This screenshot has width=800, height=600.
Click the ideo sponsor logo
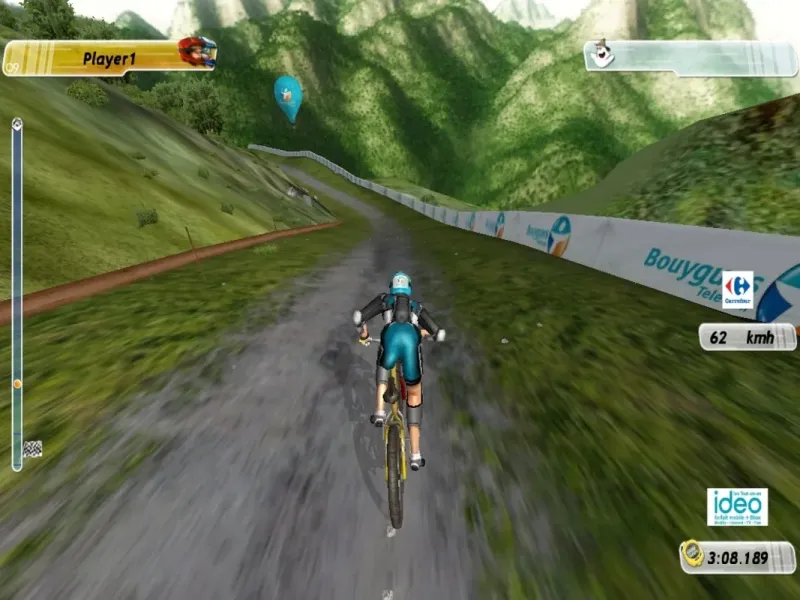pos(737,507)
